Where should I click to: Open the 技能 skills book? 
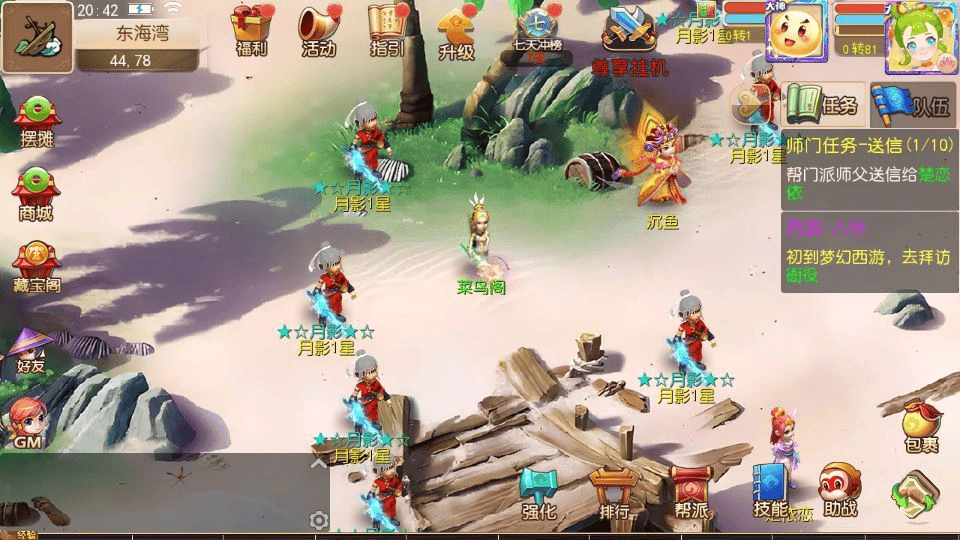click(770, 490)
